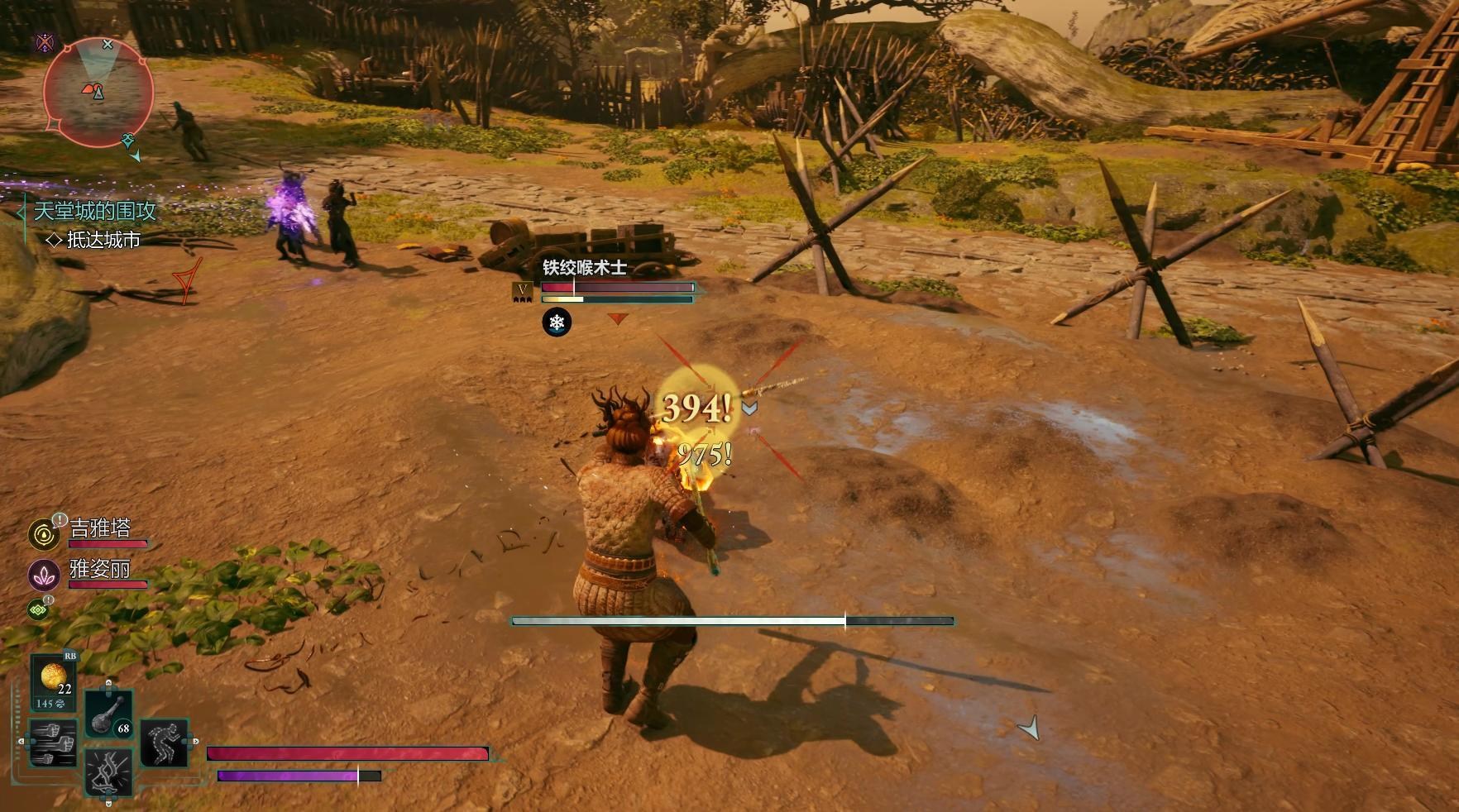
Task: Activate the flurry of fists ability
Action: coord(53,741)
